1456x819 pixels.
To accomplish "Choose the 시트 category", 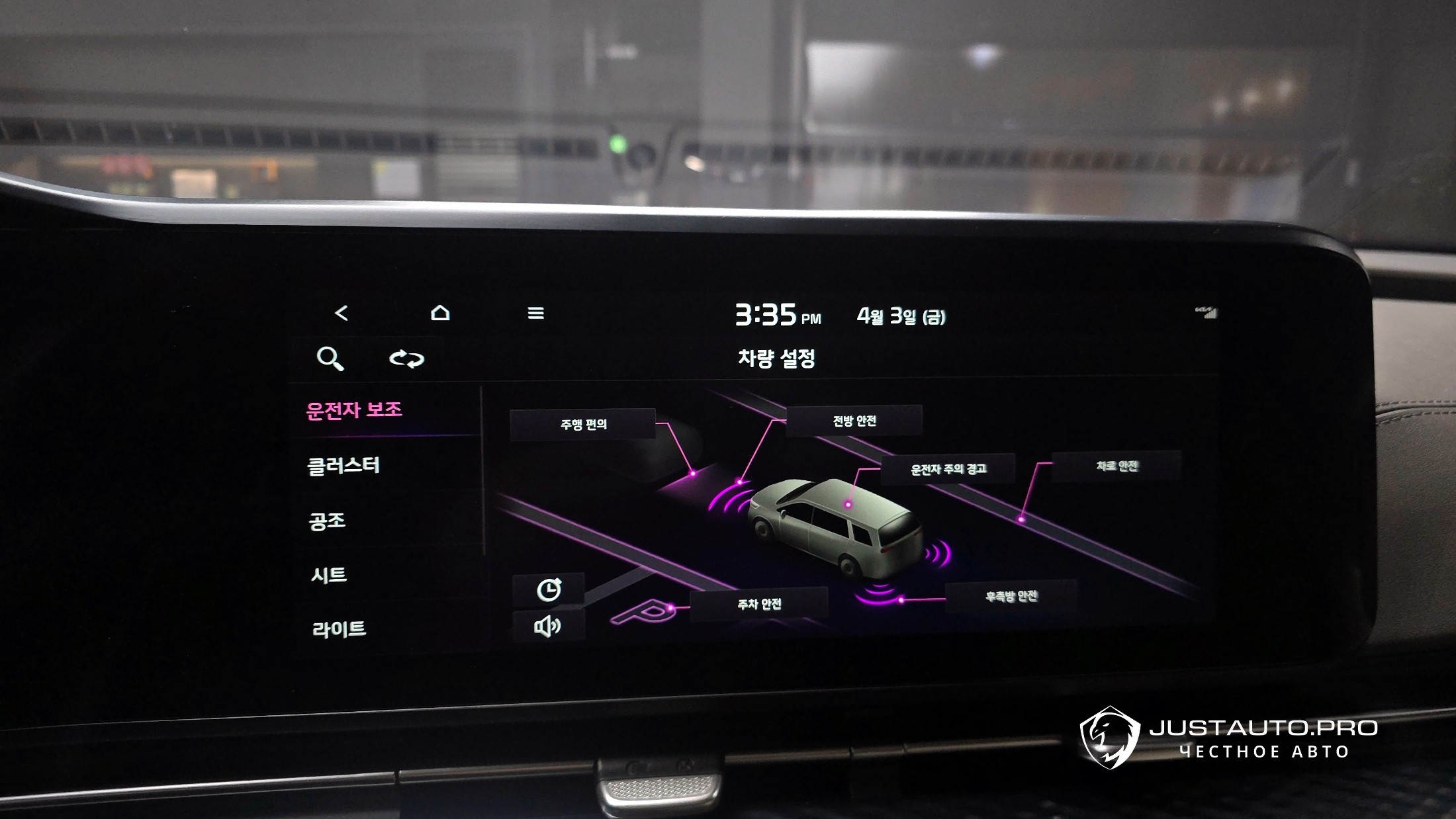I will (x=329, y=575).
